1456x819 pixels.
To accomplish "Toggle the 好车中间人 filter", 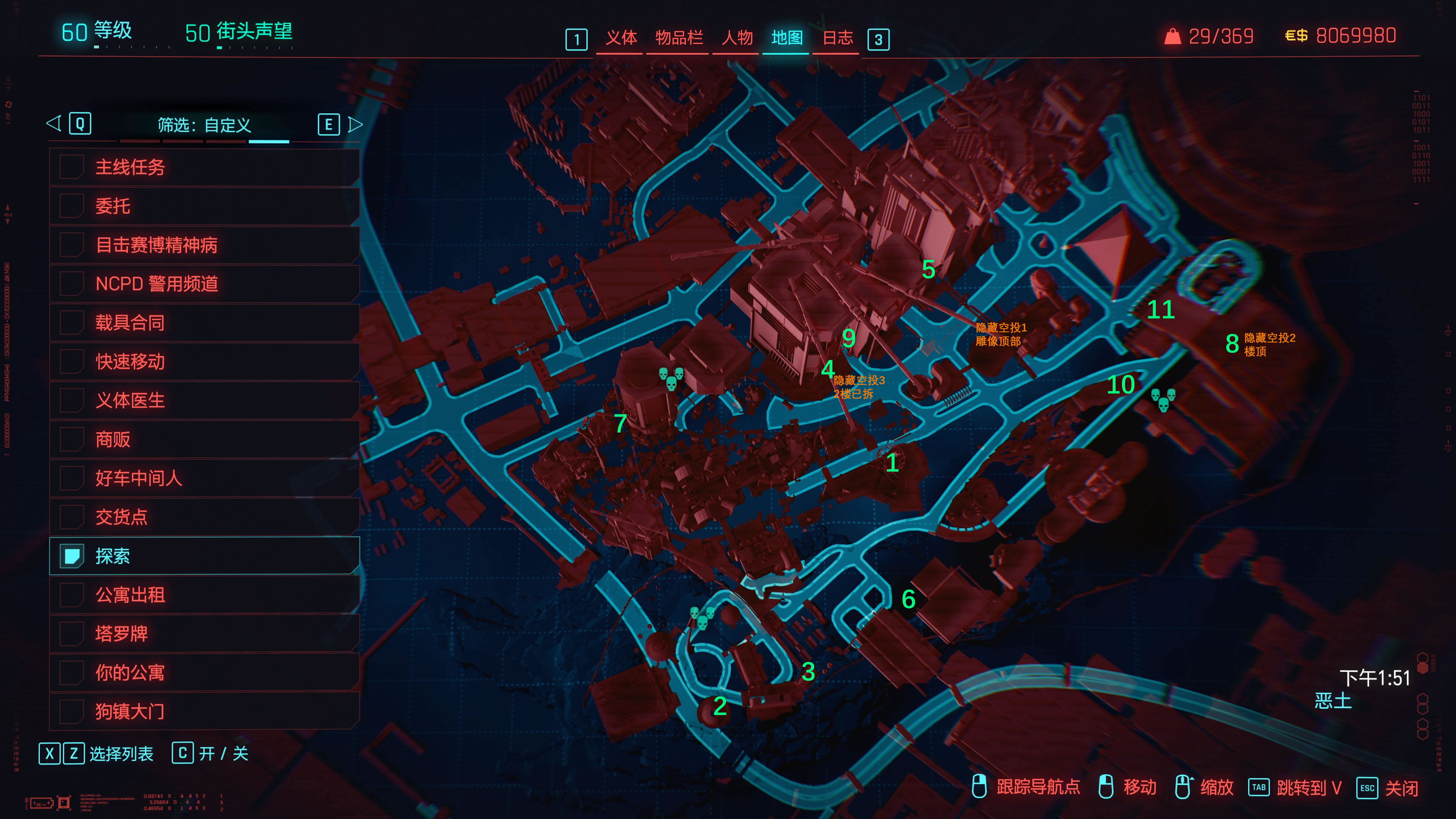I will [x=72, y=478].
